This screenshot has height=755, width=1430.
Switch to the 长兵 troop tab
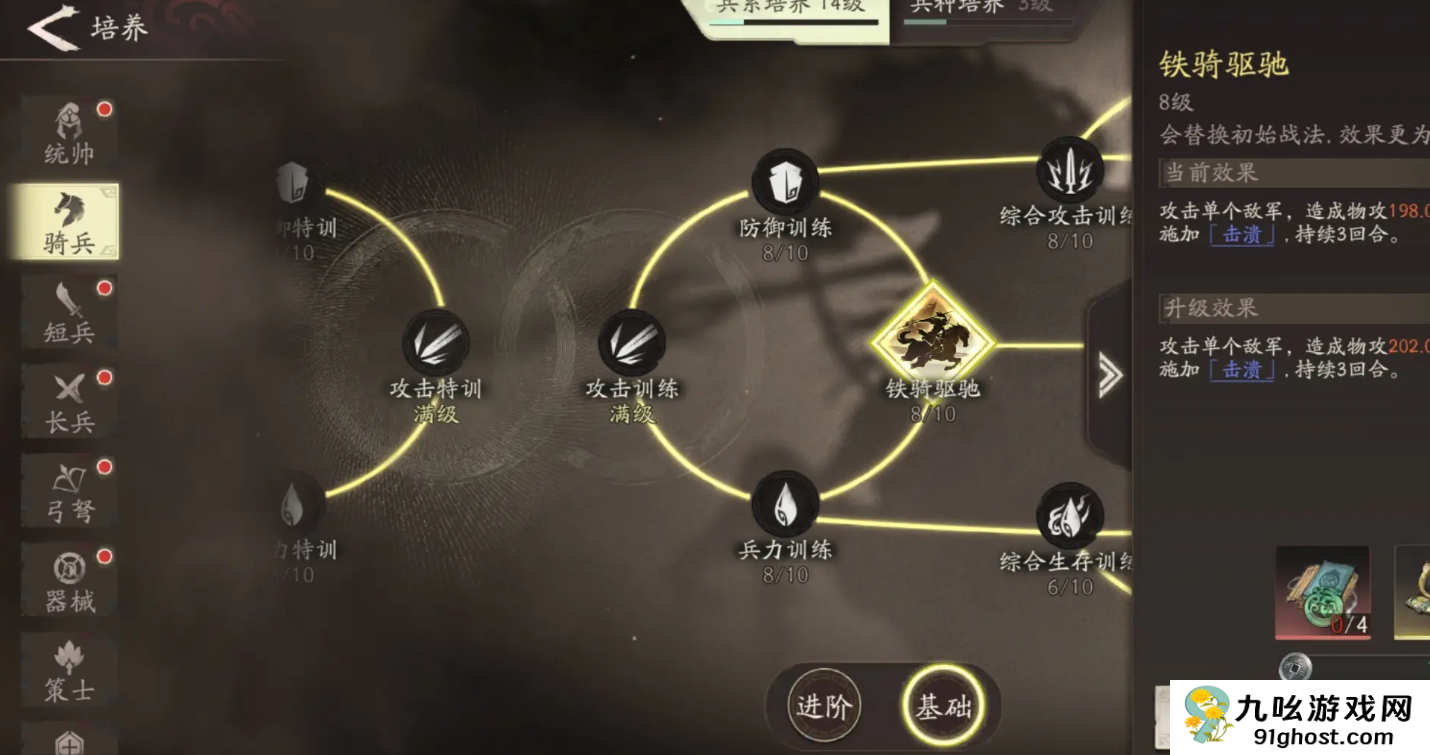coord(69,401)
